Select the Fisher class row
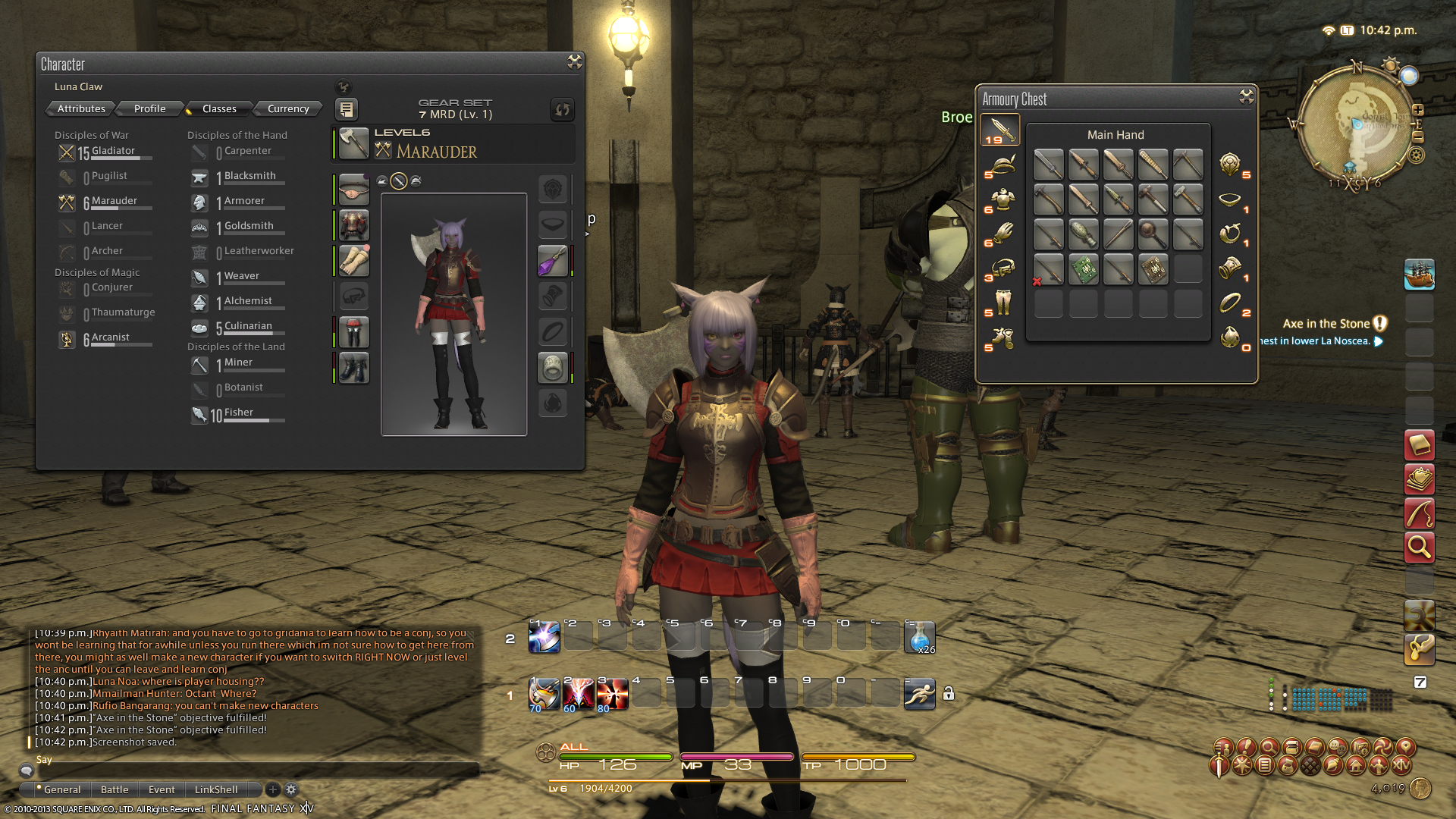1456x819 pixels. [238, 413]
